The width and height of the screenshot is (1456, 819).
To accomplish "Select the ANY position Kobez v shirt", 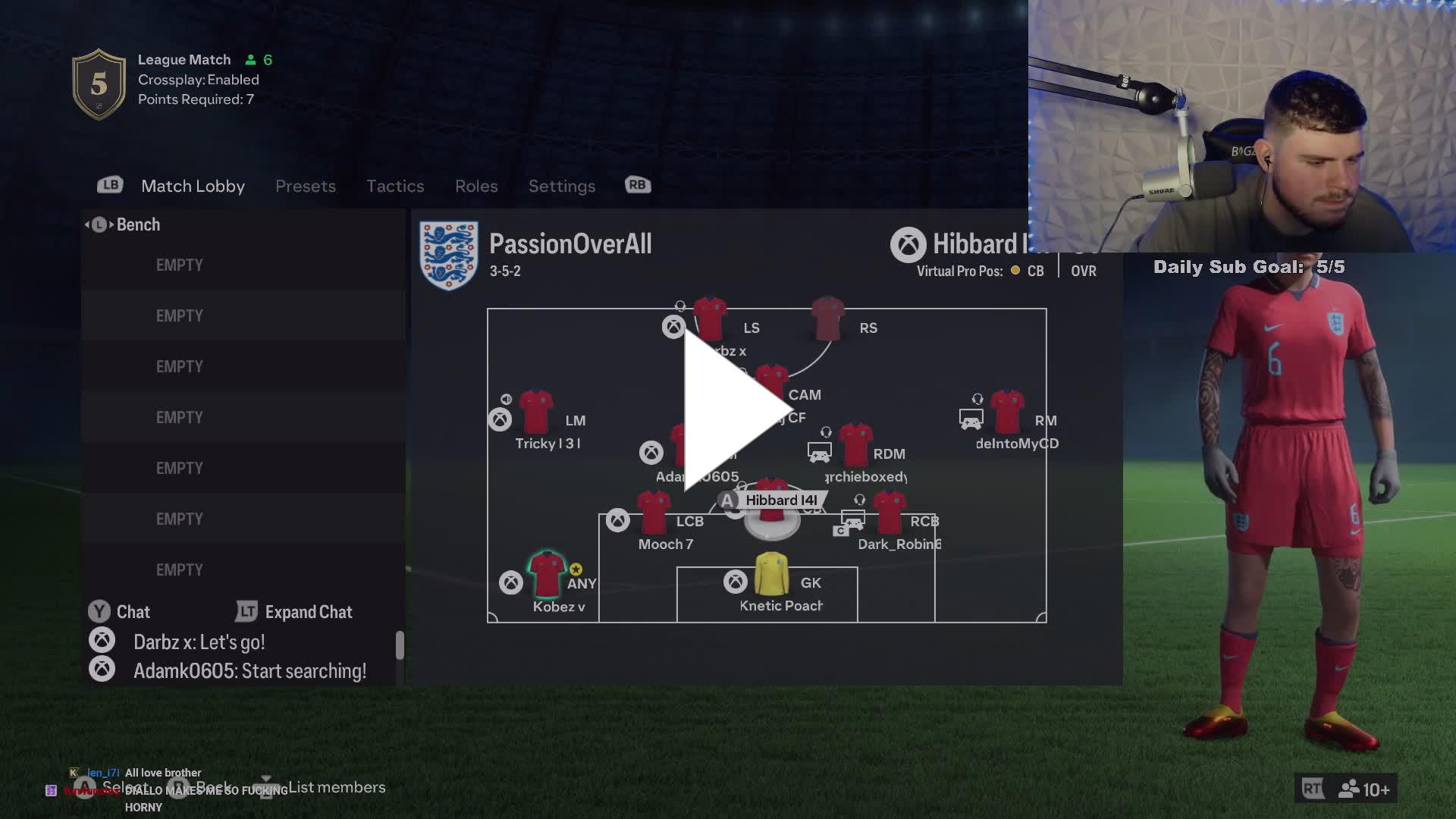I will coord(546,574).
